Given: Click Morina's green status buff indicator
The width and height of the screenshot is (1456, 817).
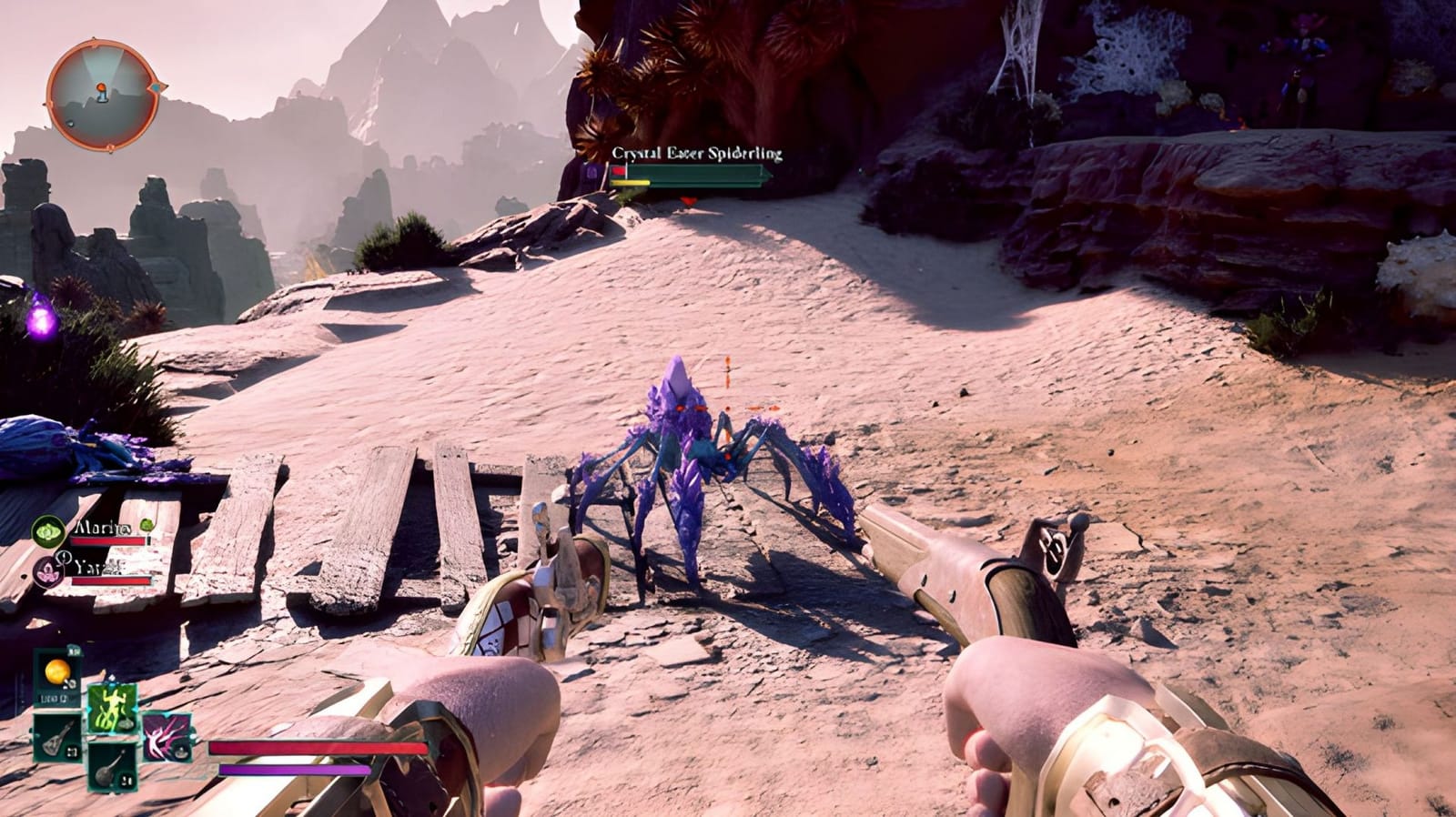Looking at the screenshot, I should (147, 526).
